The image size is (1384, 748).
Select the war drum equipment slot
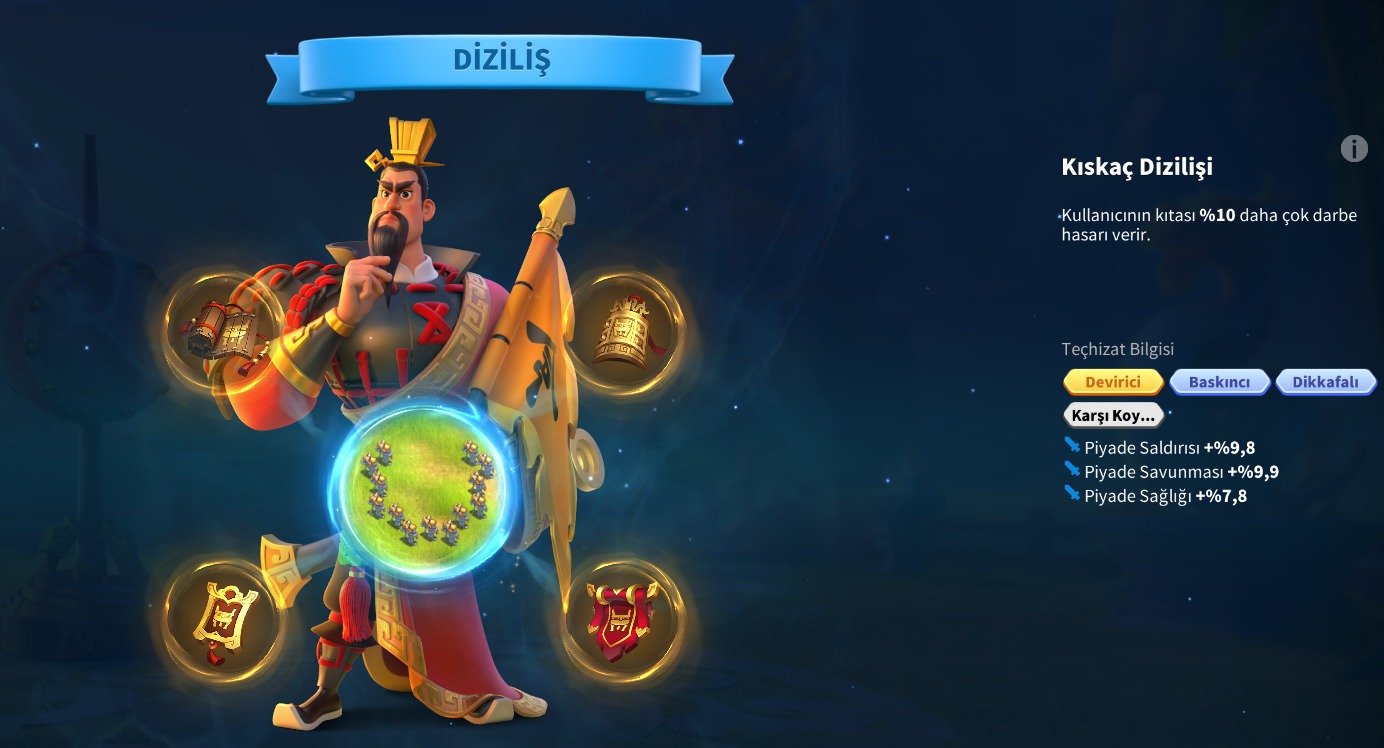pos(223,332)
